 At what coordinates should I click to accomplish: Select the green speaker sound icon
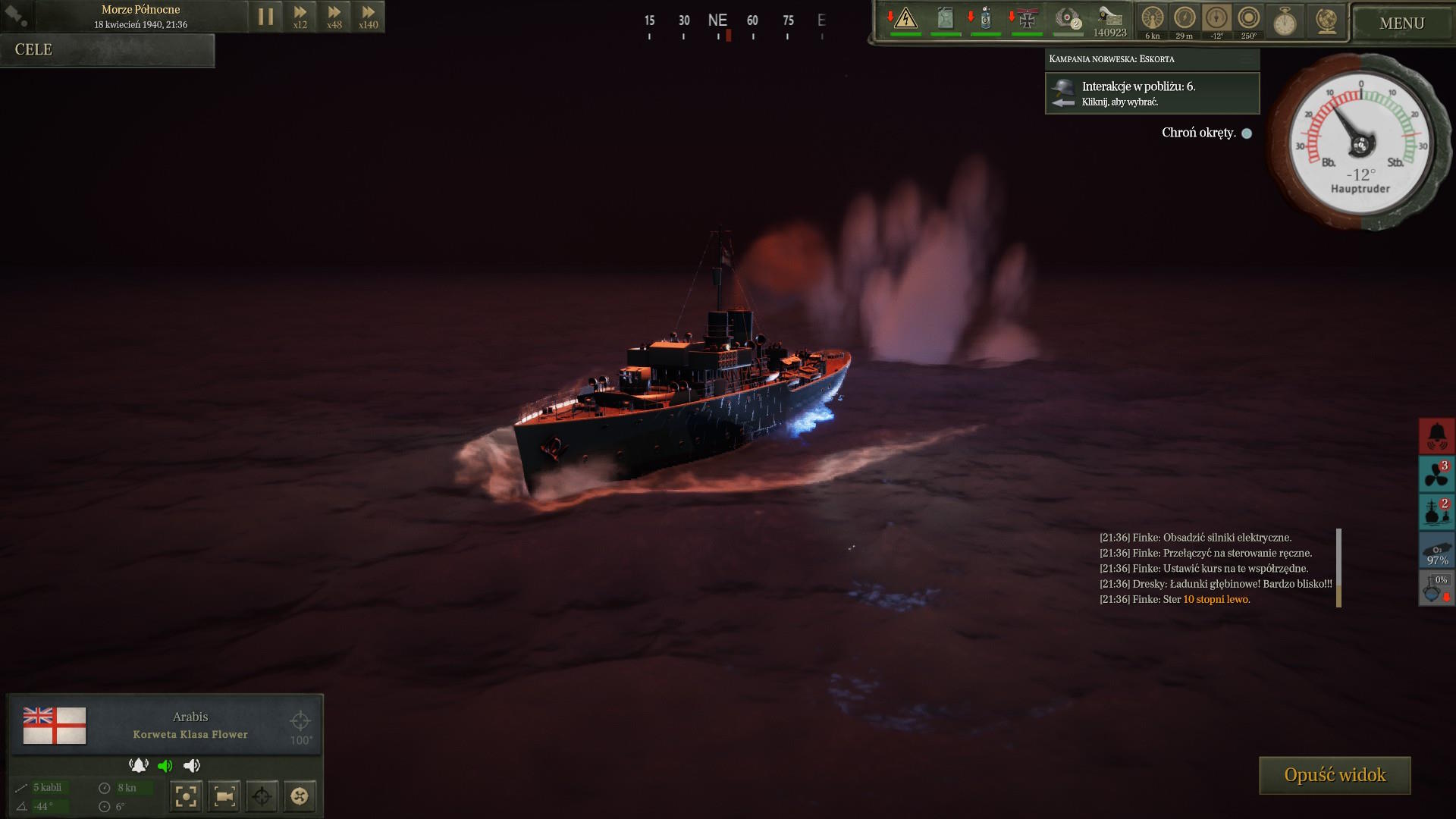(165, 766)
